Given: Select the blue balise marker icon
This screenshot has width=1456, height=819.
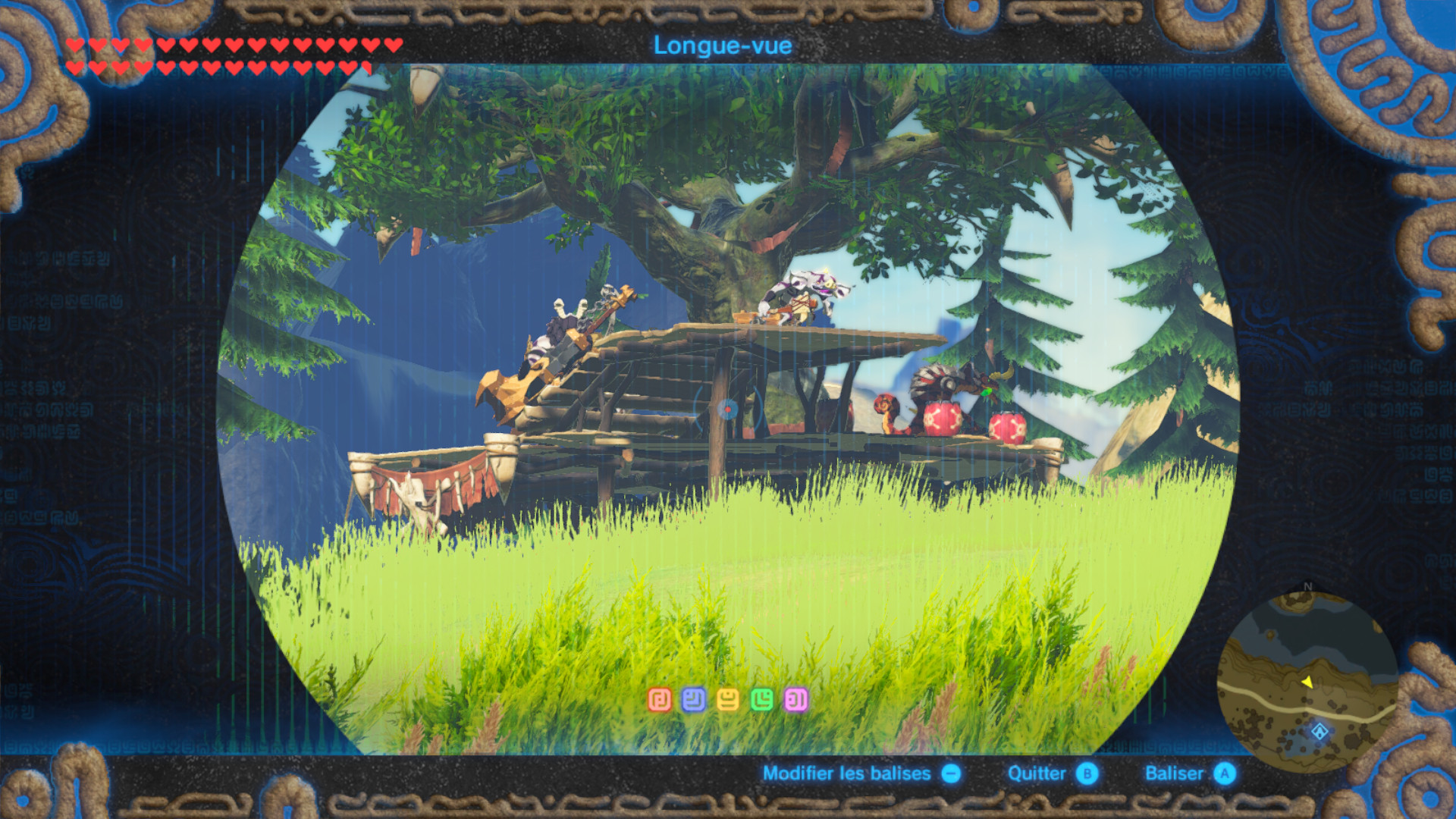Looking at the screenshot, I should [x=694, y=698].
